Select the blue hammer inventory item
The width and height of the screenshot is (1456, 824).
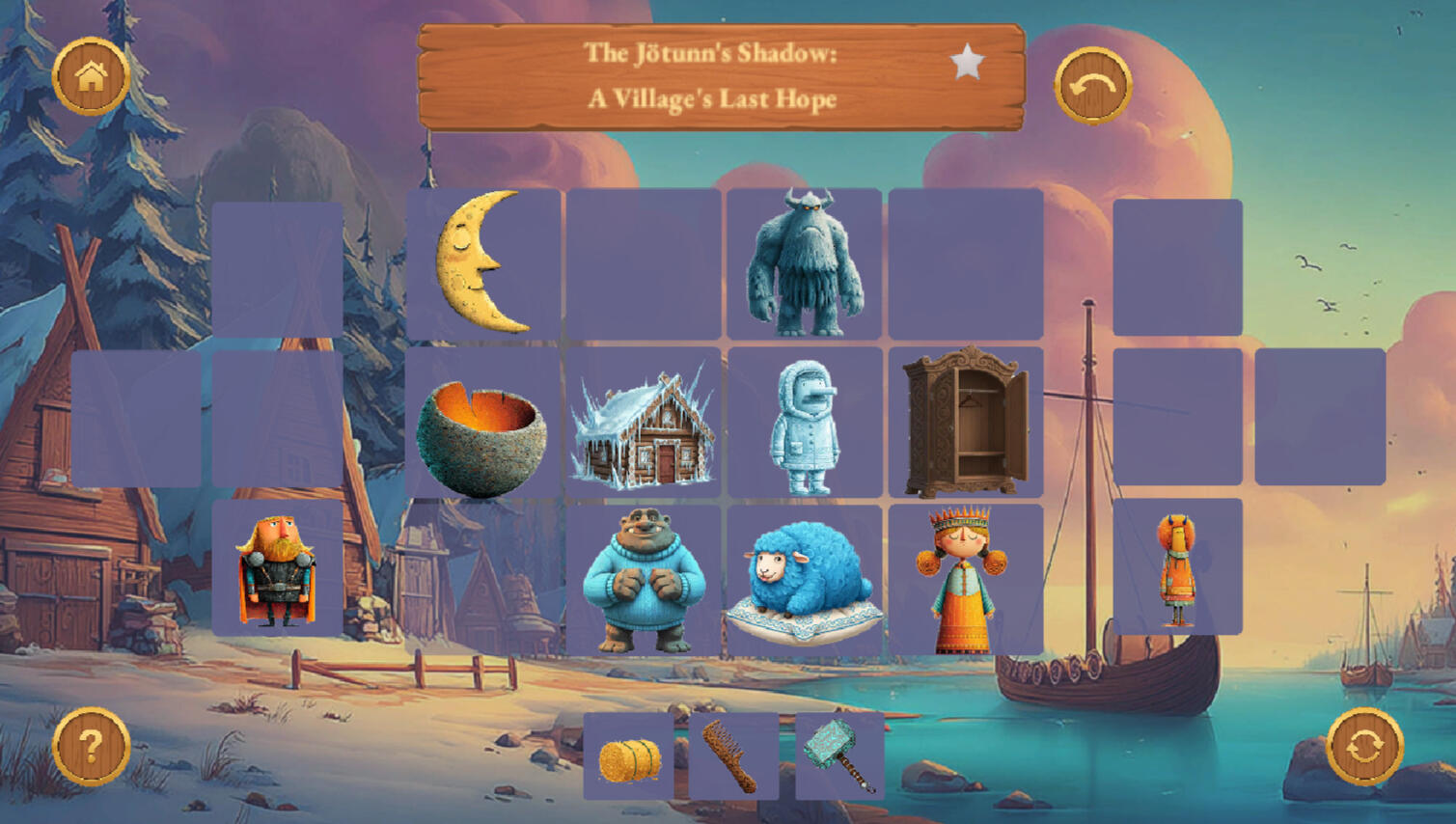[x=839, y=756]
